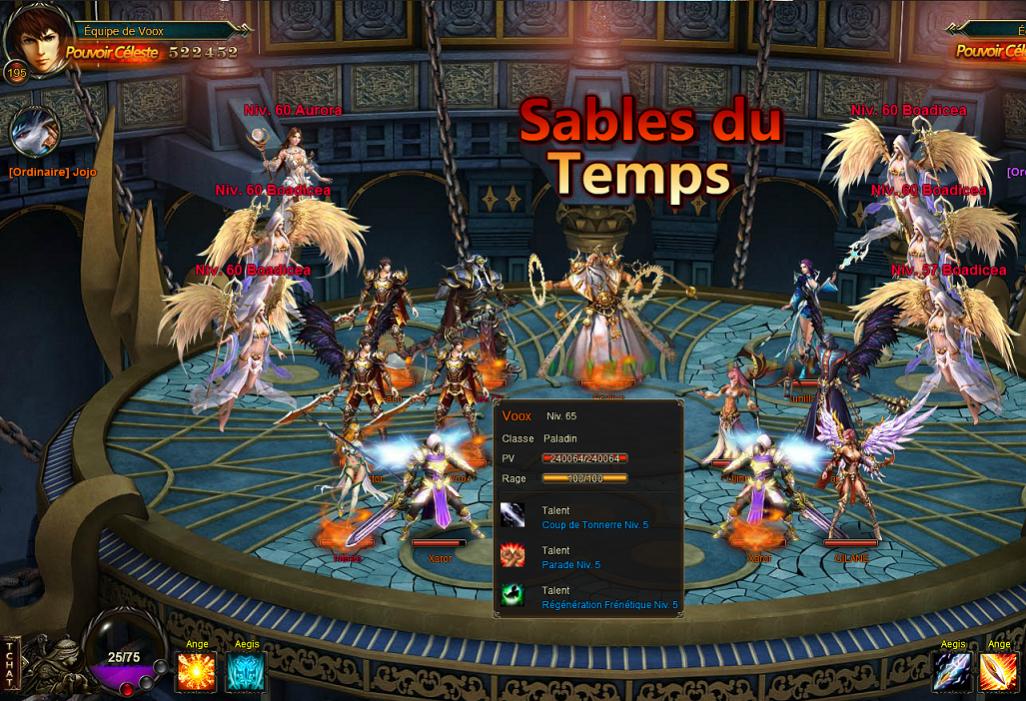The width and height of the screenshot is (1026, 701).
Task: Open the TCHAT panel
Action: pos(10,663)
